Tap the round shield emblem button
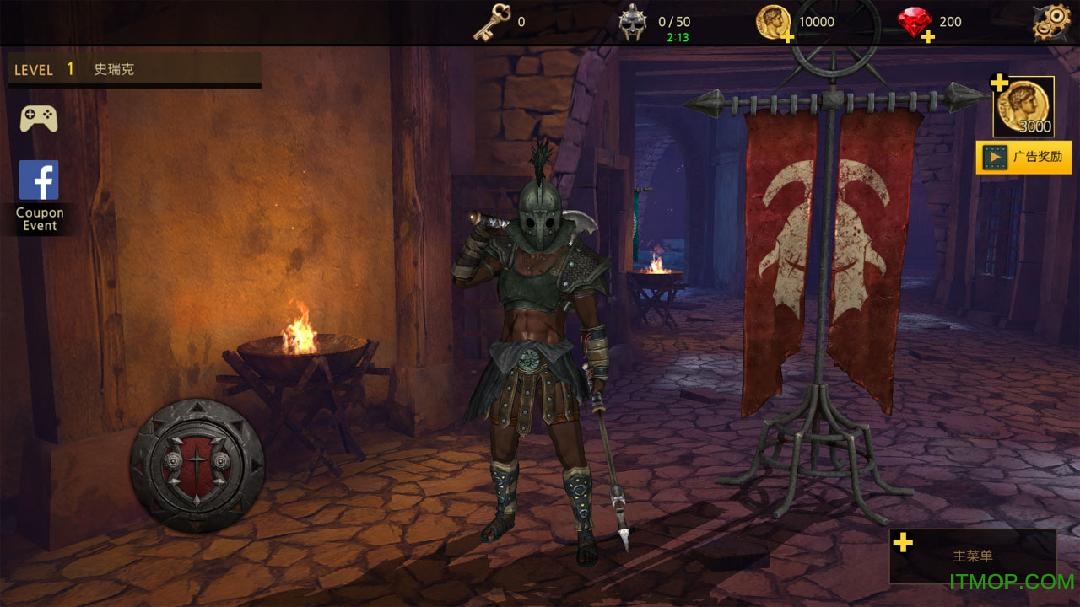This screenshot has height=607, width=1080. (x=197, y=465)
